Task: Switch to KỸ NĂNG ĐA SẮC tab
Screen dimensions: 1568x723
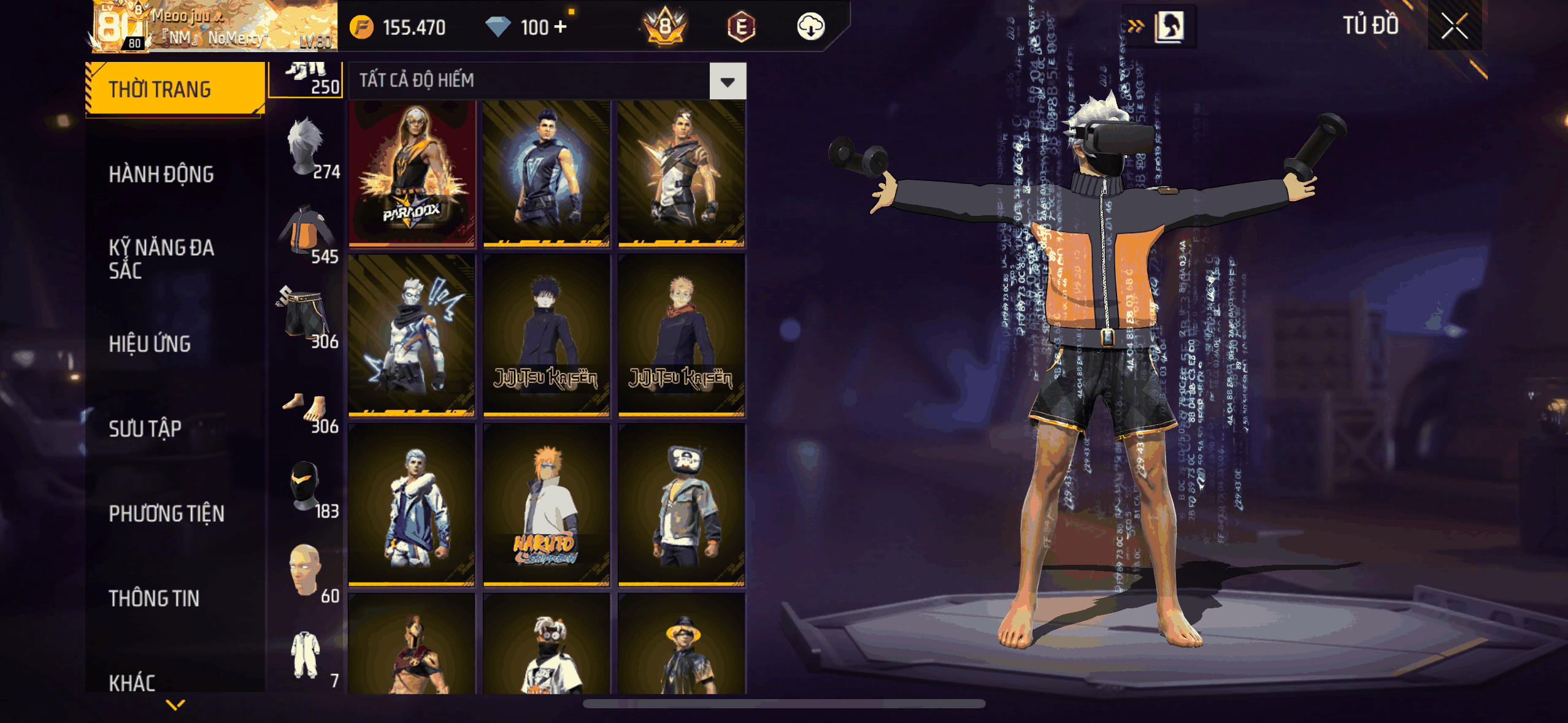Action: coord(161,259)
